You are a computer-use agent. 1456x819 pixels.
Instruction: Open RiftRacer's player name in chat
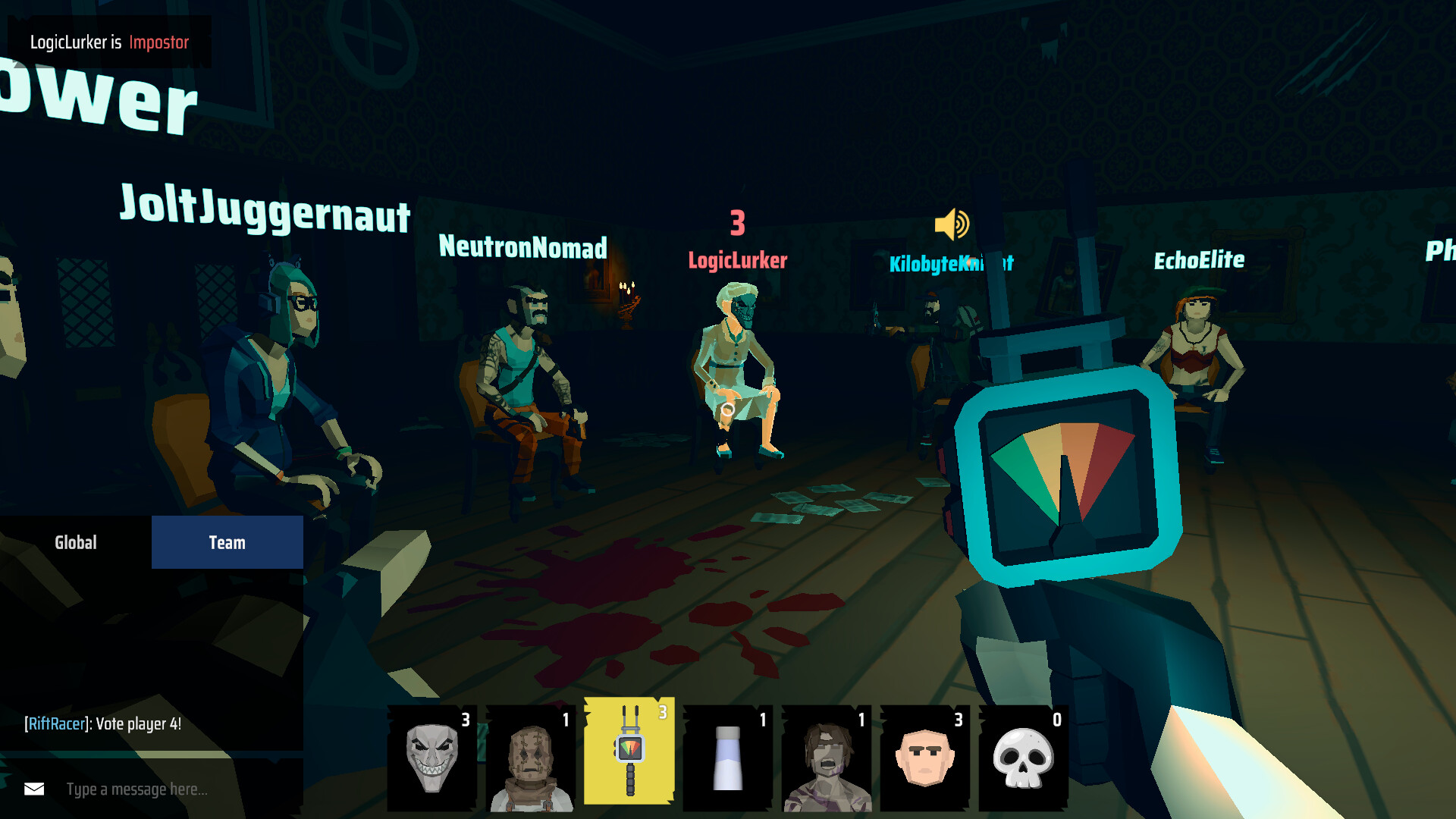coord(55,723)
